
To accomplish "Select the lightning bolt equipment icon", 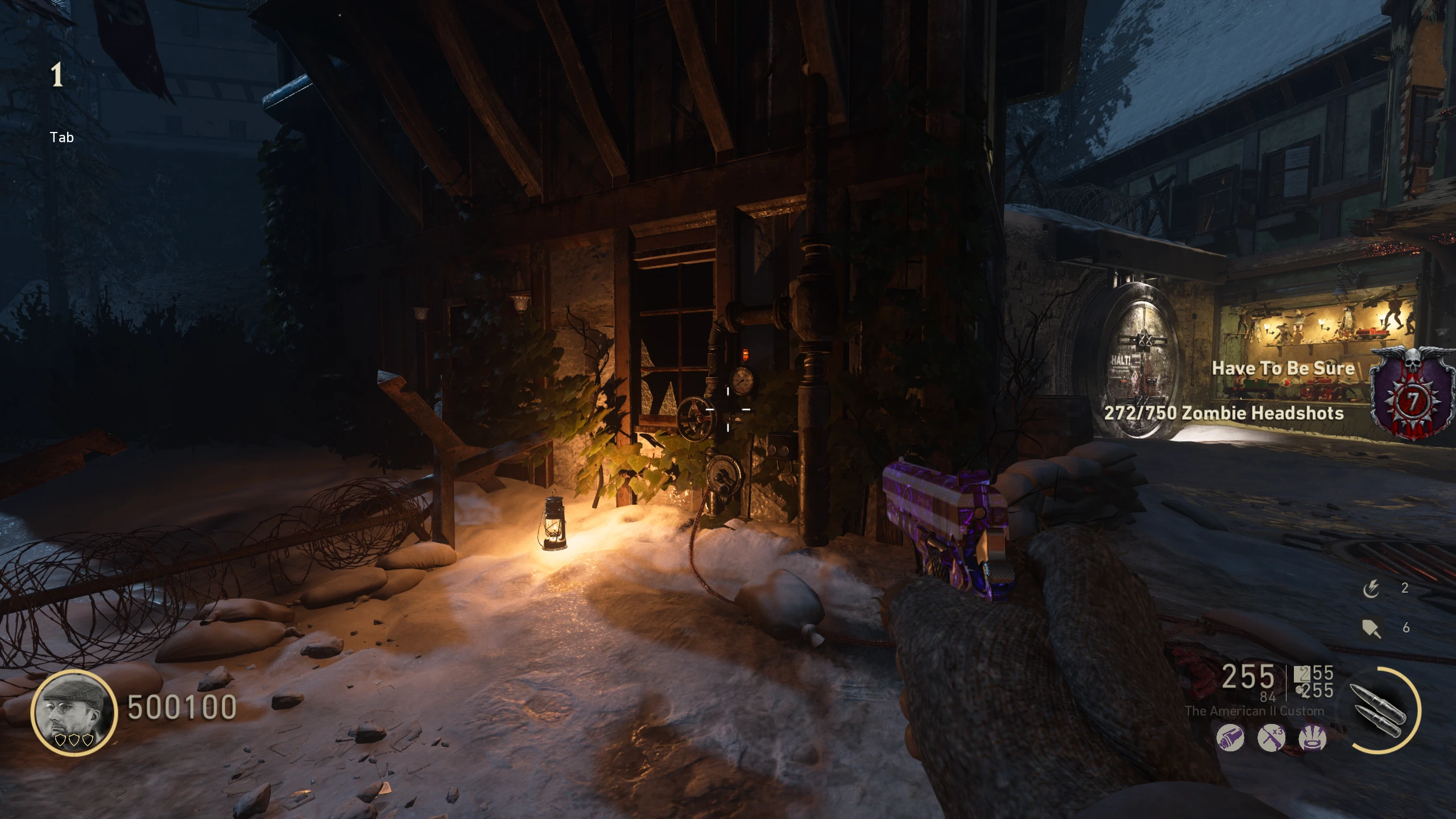I will point(1371,589).
